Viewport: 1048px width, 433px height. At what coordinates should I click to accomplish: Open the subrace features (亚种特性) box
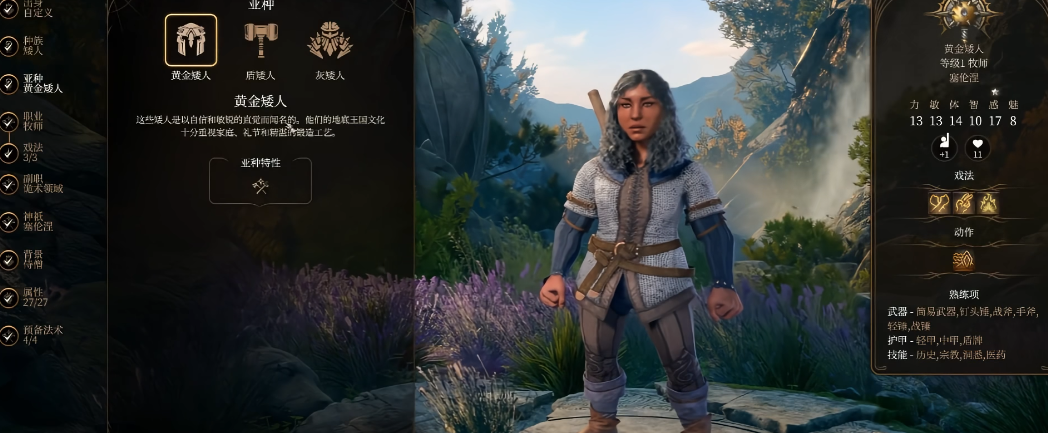[x=260, y=180]
